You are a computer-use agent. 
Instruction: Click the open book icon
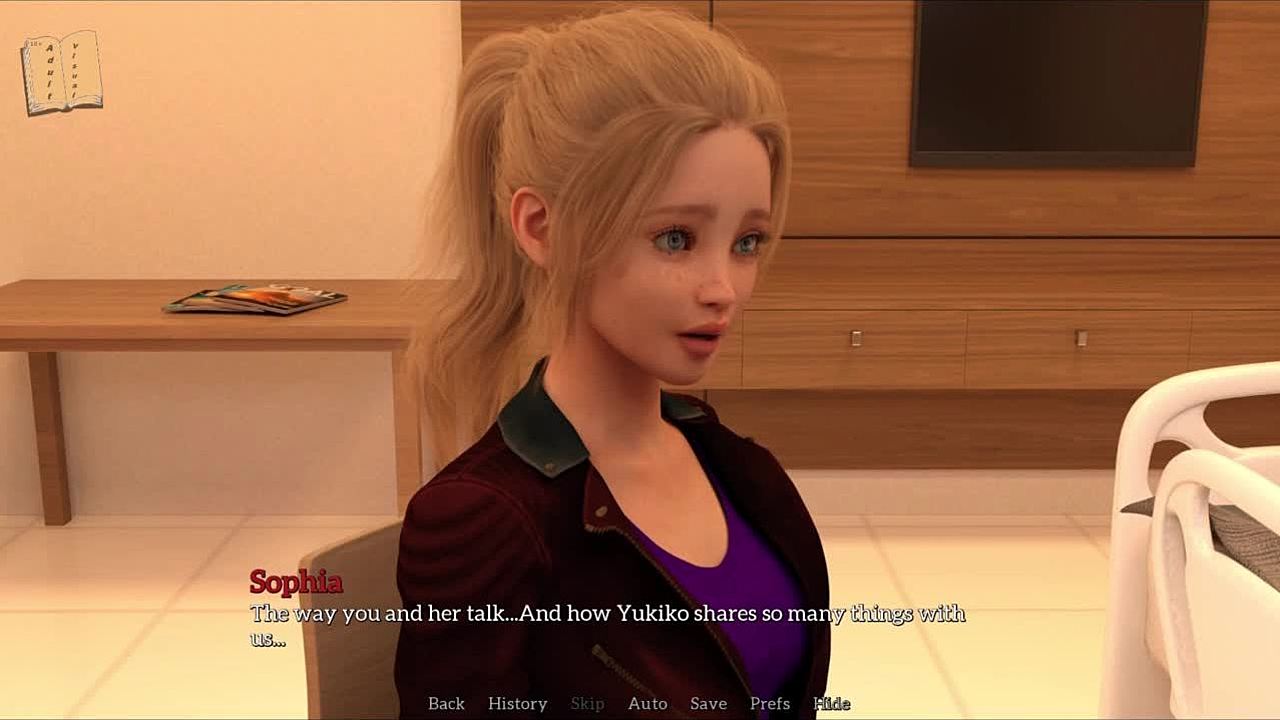[61, 72]
